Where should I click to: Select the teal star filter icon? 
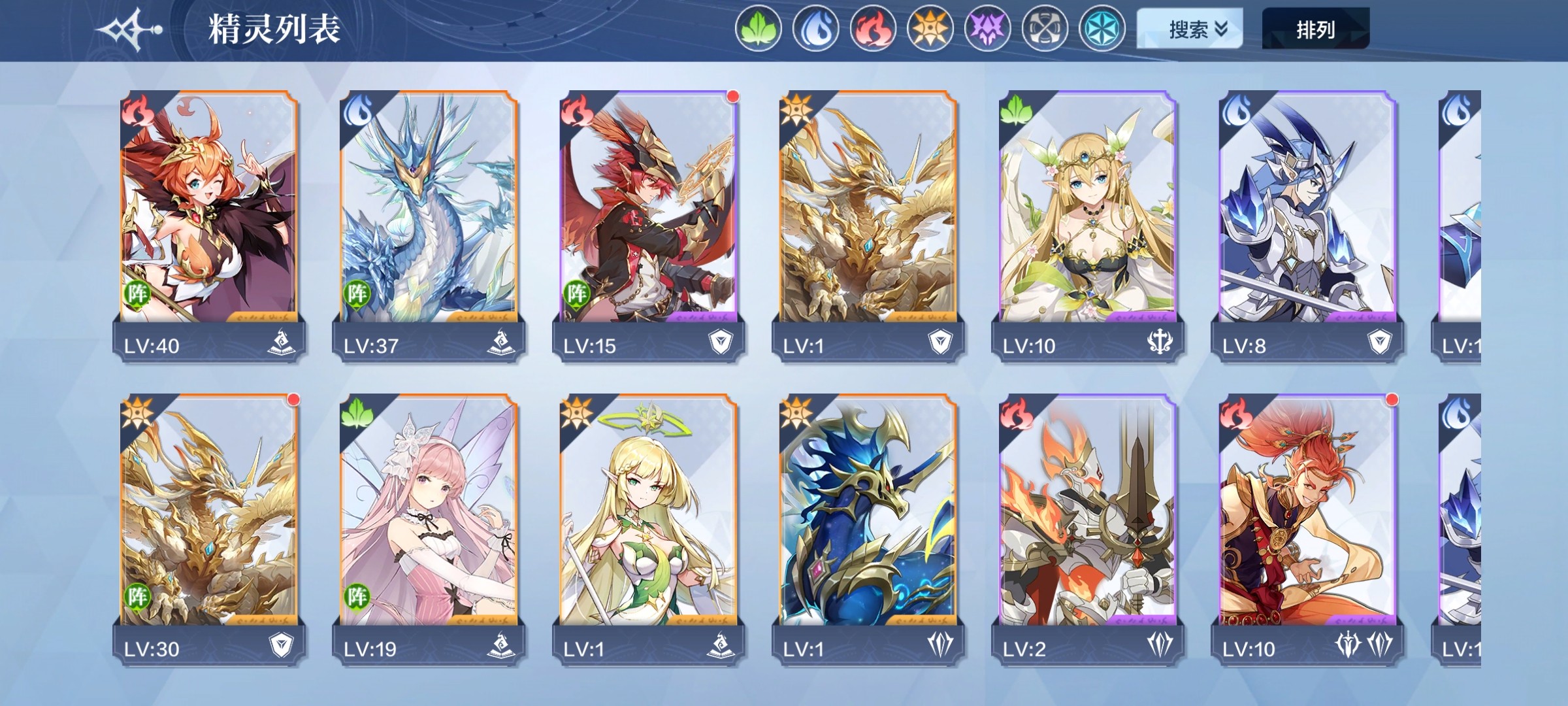1102,29
